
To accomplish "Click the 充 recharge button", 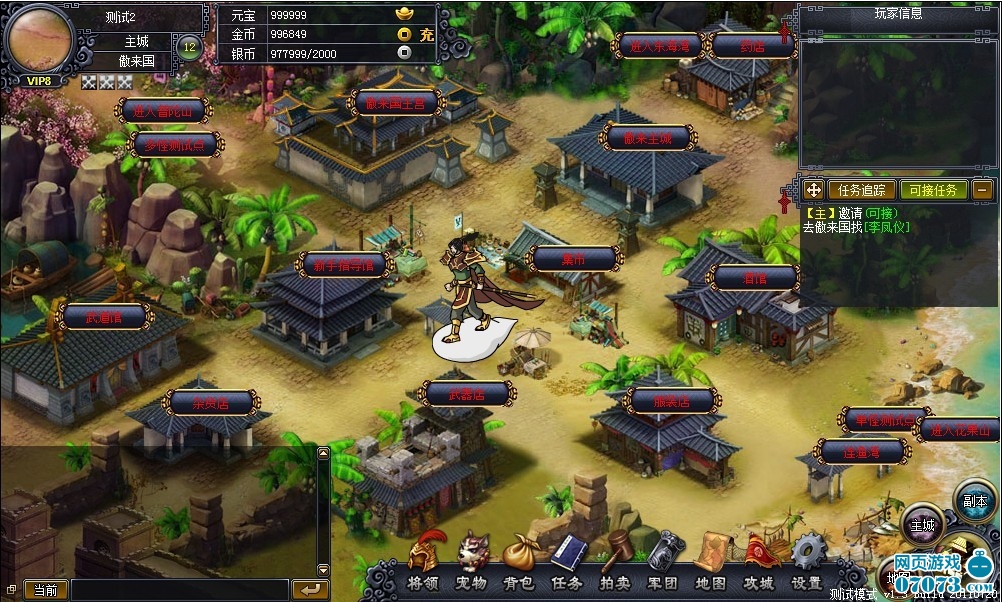I will tap(427, 34).
